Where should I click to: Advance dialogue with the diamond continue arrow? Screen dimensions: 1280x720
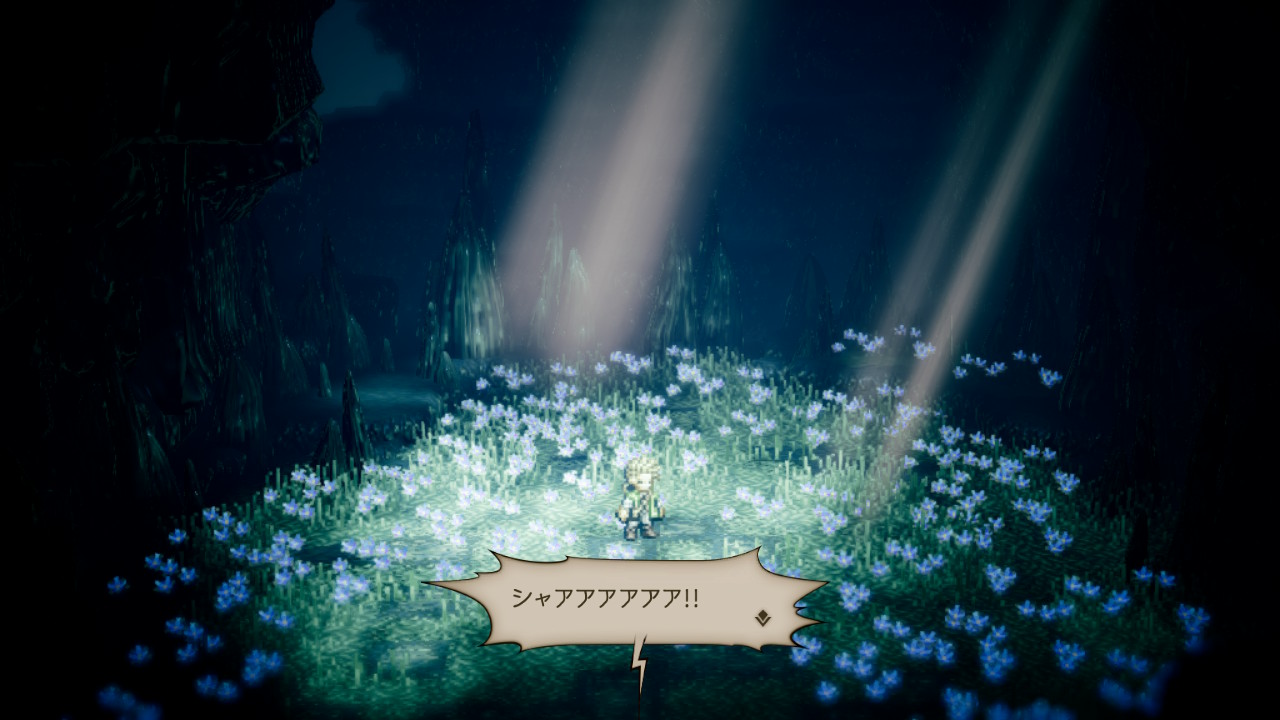point(762,617)
